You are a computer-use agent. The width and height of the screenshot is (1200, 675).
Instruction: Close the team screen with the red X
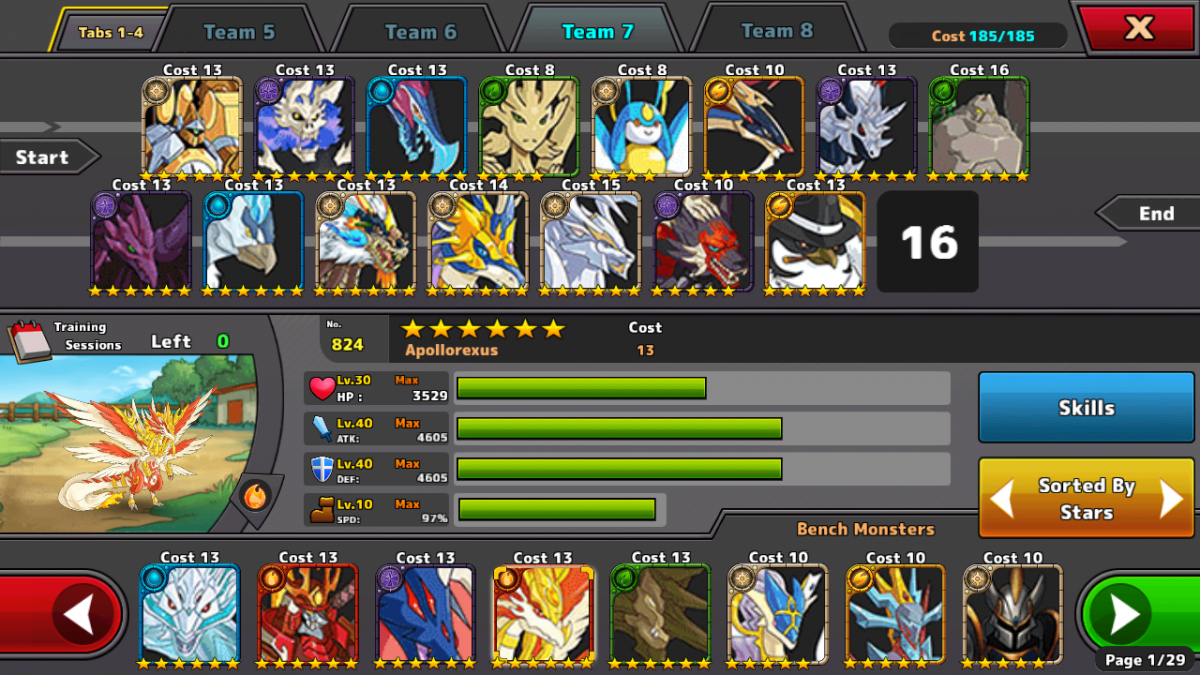[x=1139, y=28]
